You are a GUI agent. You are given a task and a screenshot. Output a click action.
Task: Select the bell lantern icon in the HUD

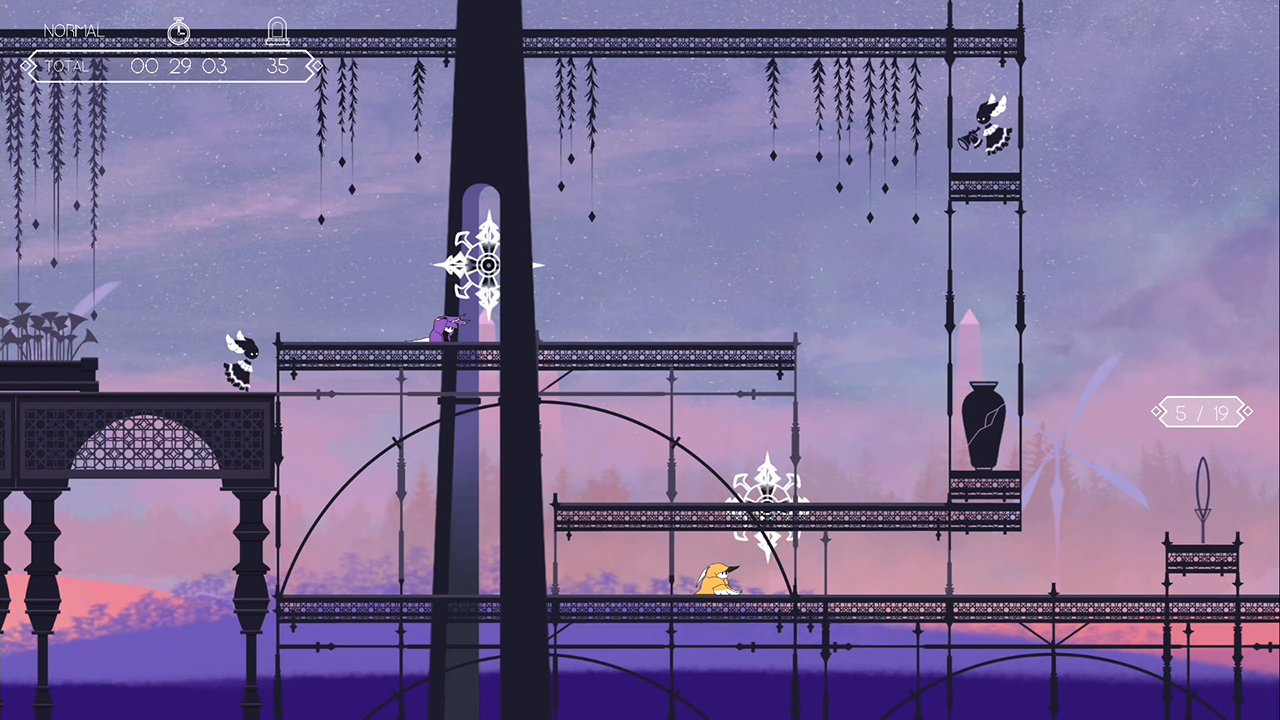click(x=278, y=29)
